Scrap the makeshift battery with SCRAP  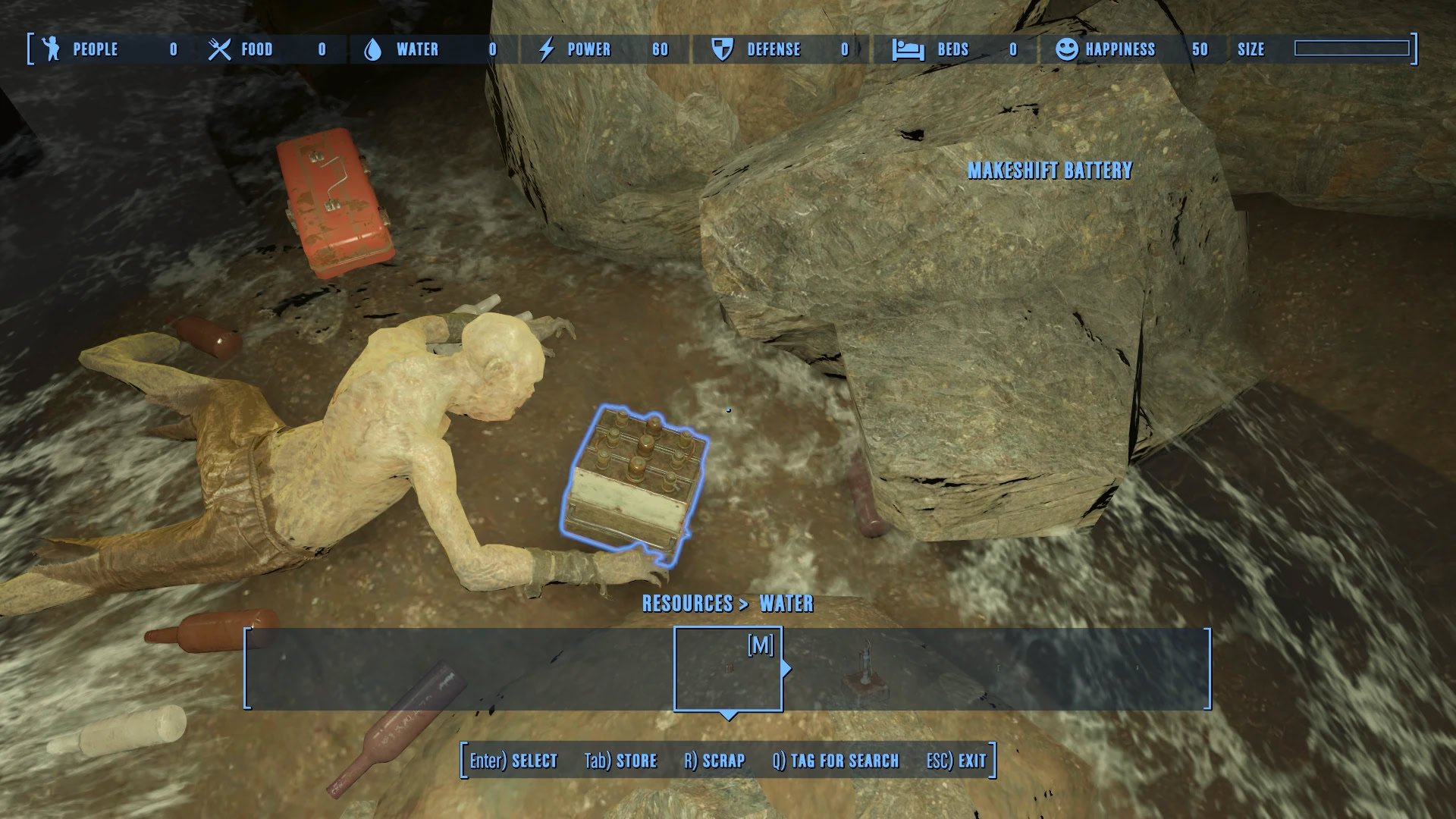pos(714,761)
